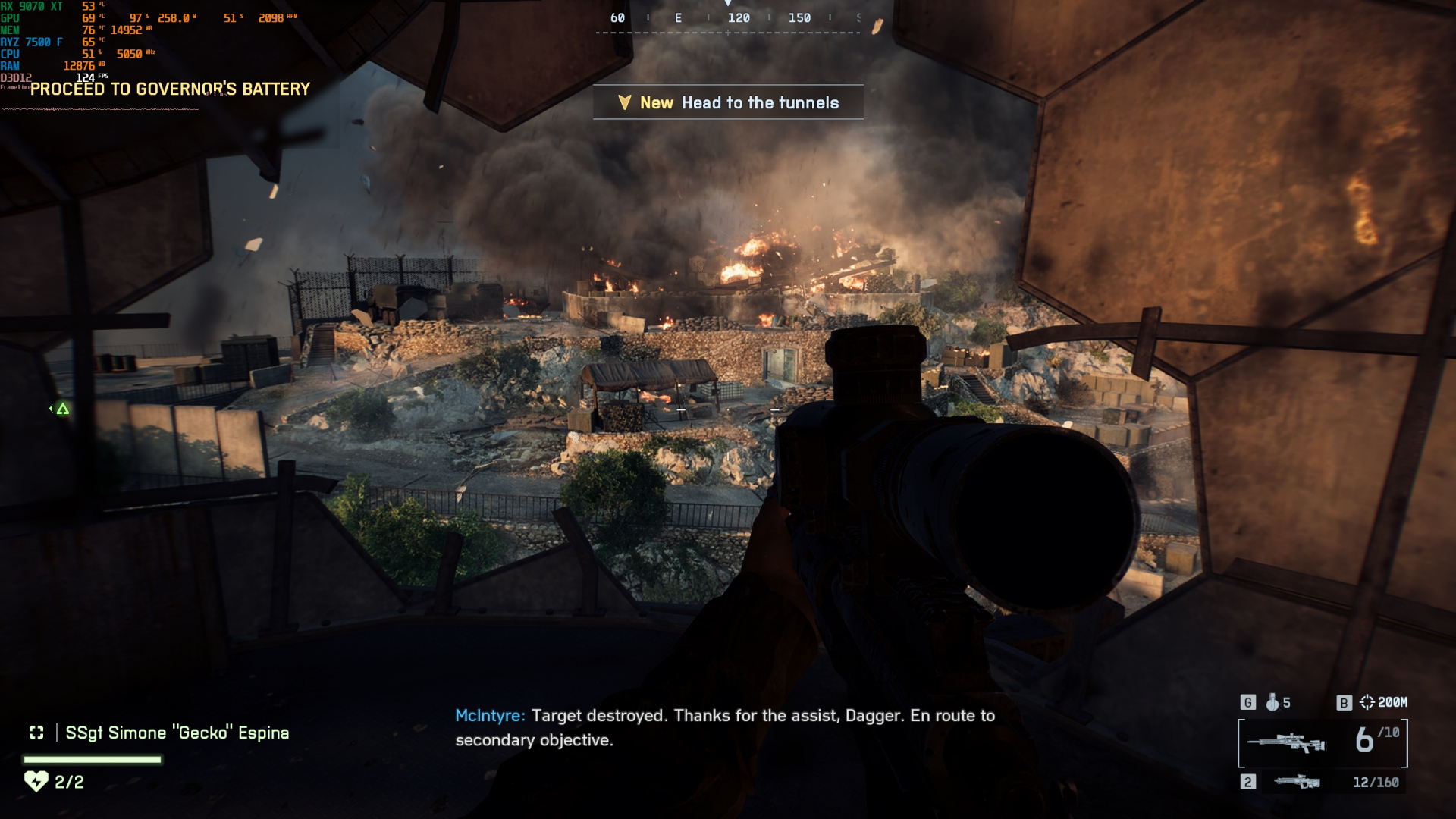This screenshot has width=1456, height=819.
Task: Select the 'Head to the tunnels' objective banner
Action: [x=728, y=102]
